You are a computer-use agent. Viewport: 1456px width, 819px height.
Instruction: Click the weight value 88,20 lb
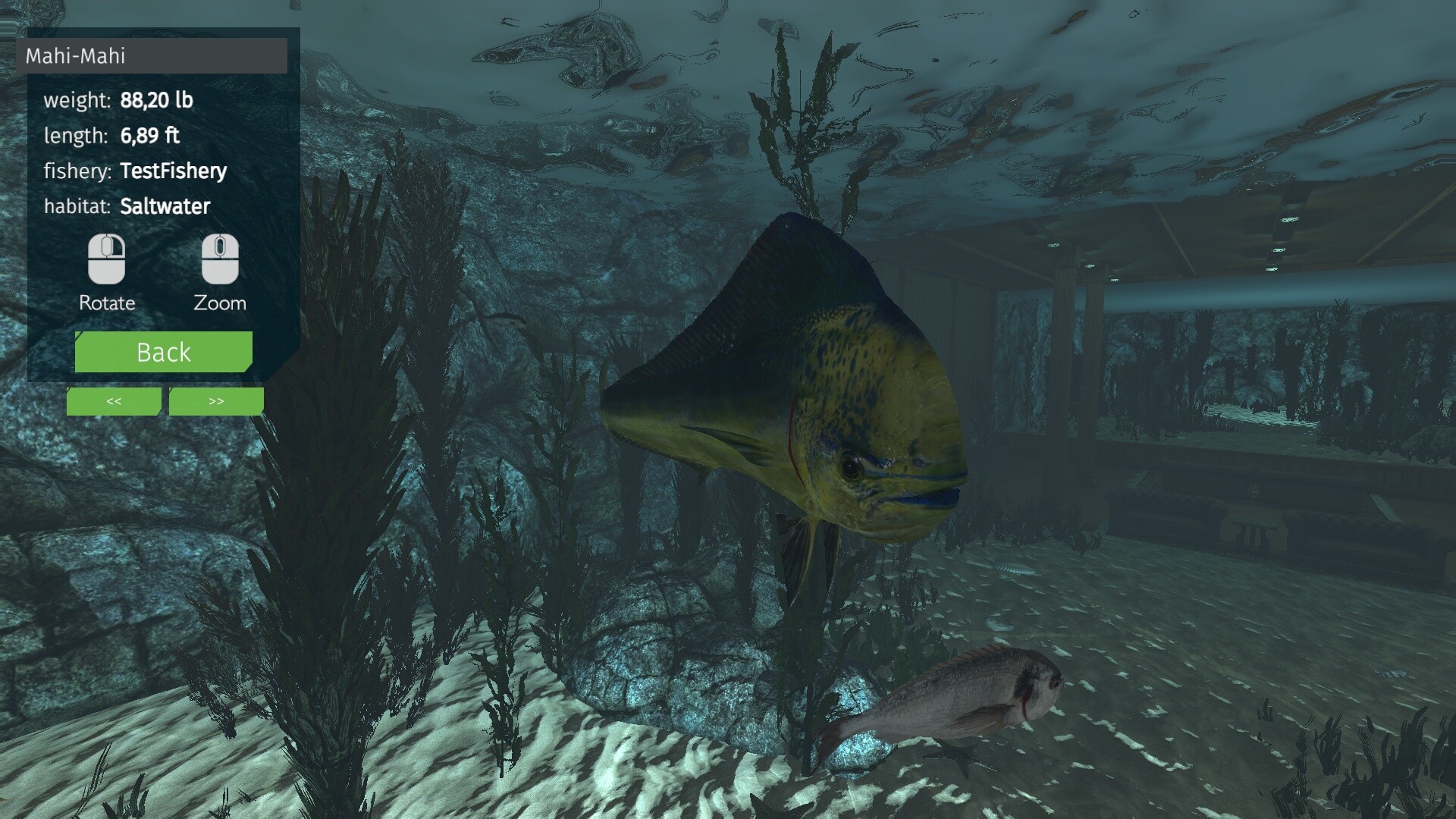click(157, 99)
